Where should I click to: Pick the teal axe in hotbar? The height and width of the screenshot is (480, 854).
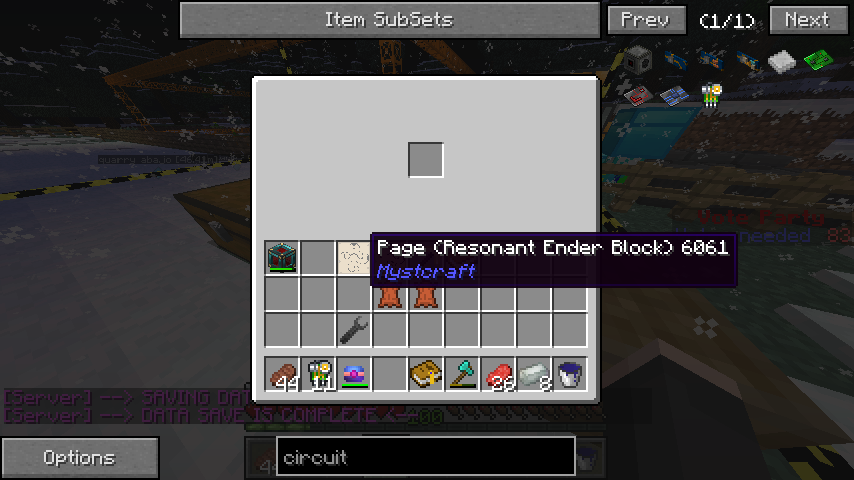point(461,374)
